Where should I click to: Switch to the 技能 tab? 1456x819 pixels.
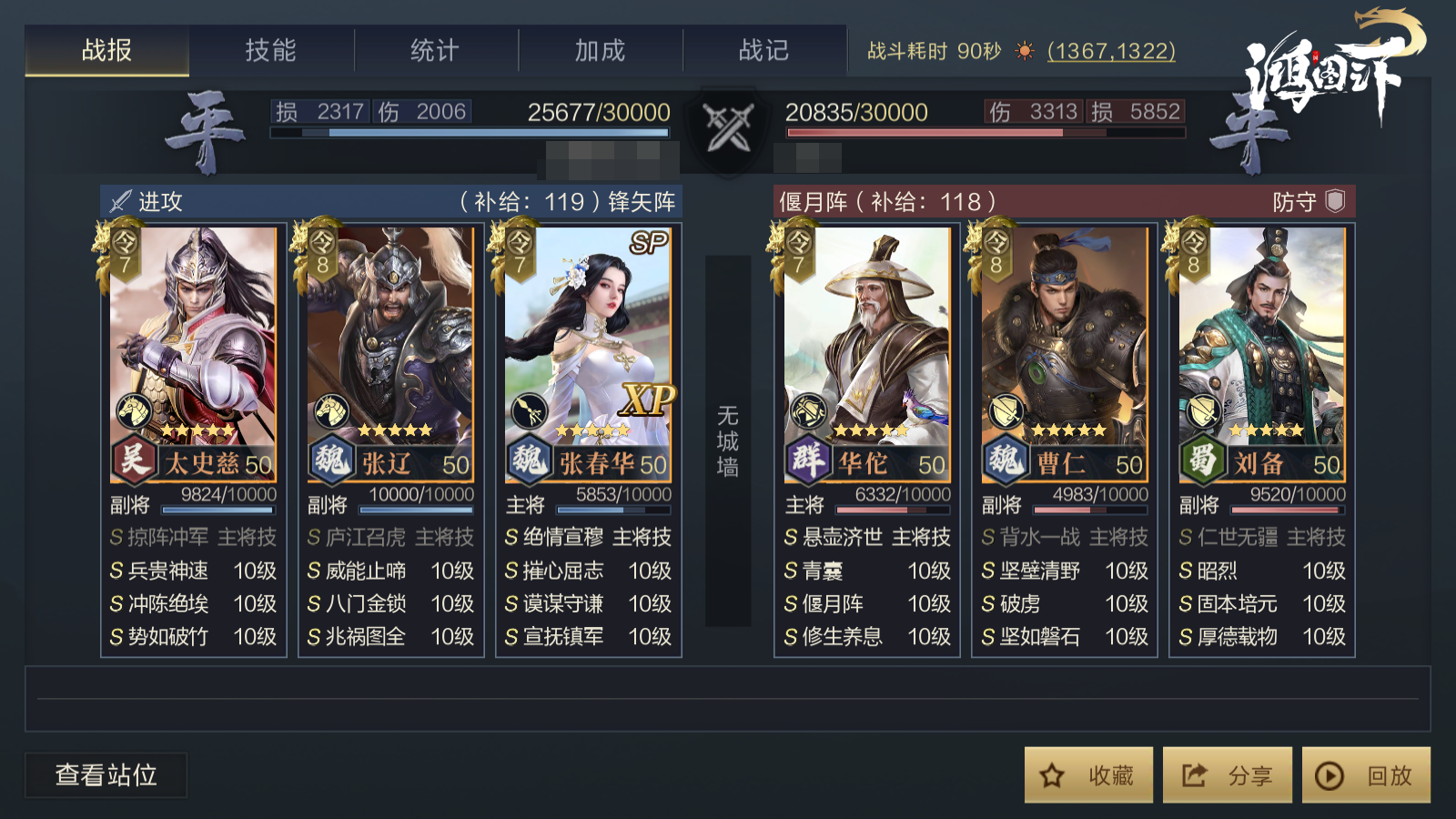[271, 50]
